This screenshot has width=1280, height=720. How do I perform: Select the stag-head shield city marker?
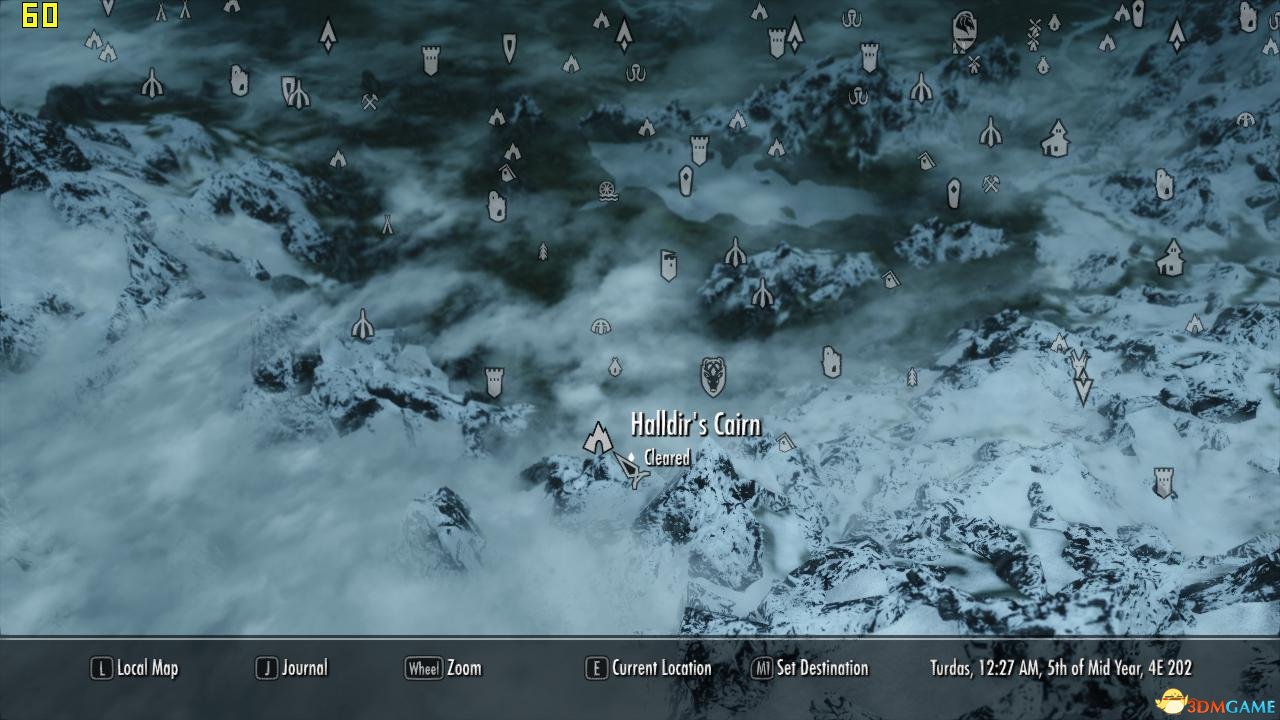coord(713,376)
